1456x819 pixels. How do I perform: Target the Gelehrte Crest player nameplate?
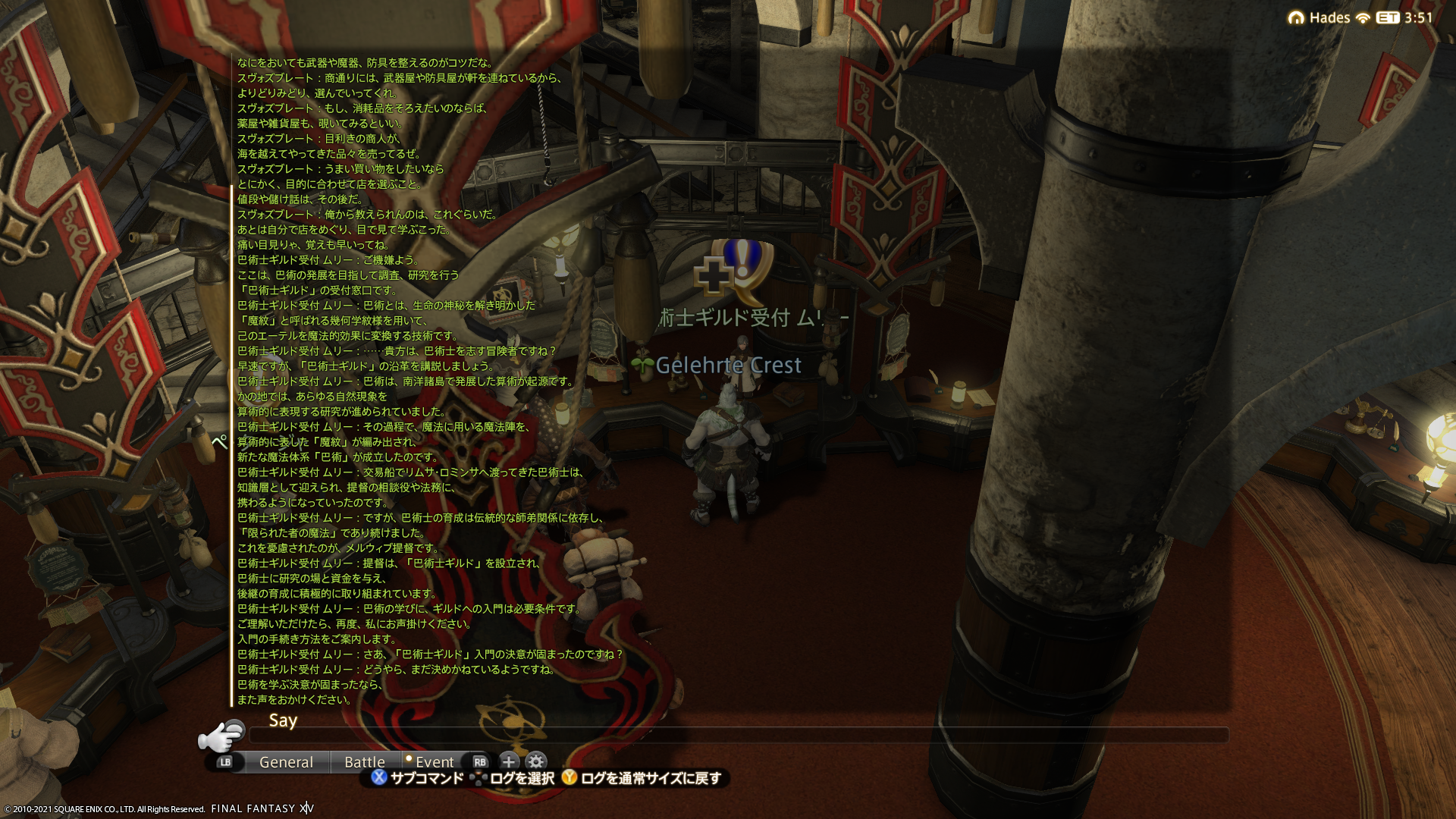click(727, 366)
